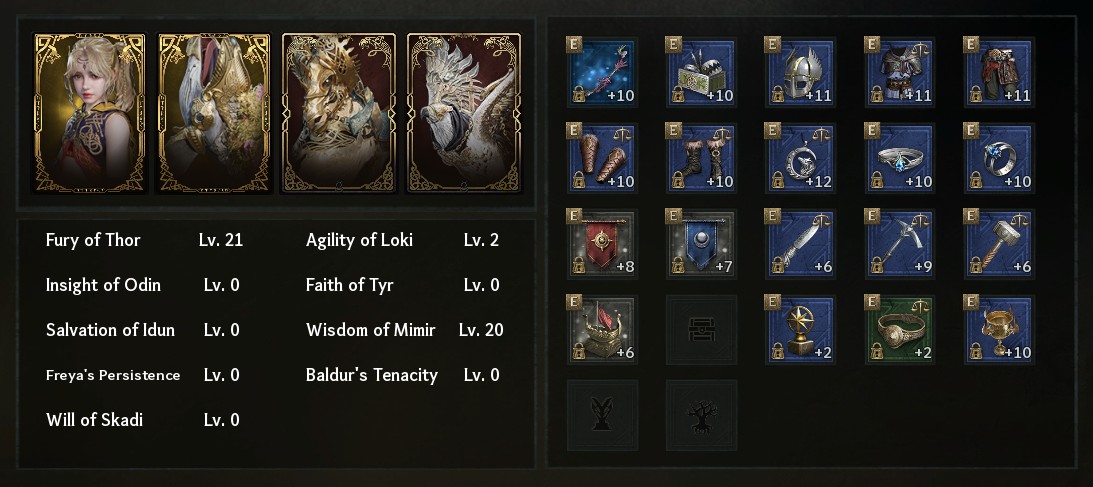Inspect the +10 leather gauntlets slot

click(x=603, y=158)
